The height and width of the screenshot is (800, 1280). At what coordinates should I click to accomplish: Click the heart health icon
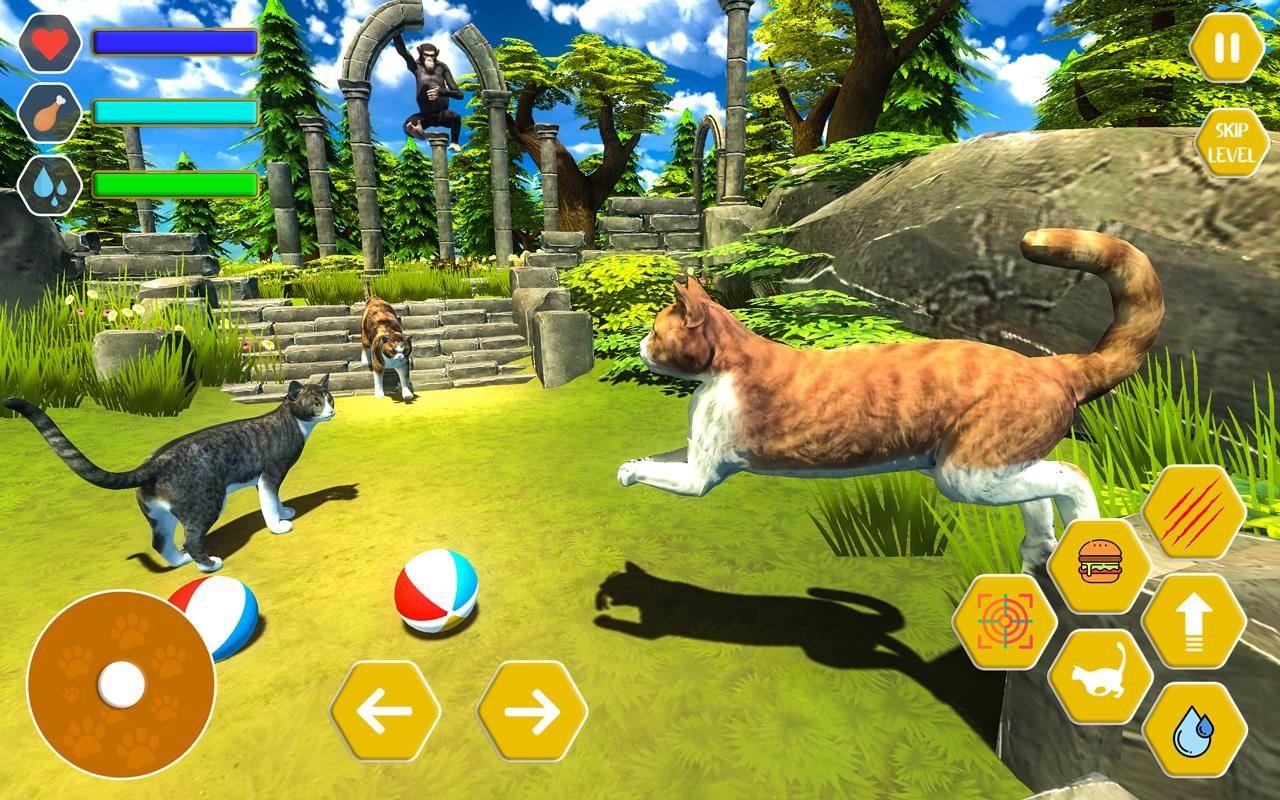(x=50, y=42)
